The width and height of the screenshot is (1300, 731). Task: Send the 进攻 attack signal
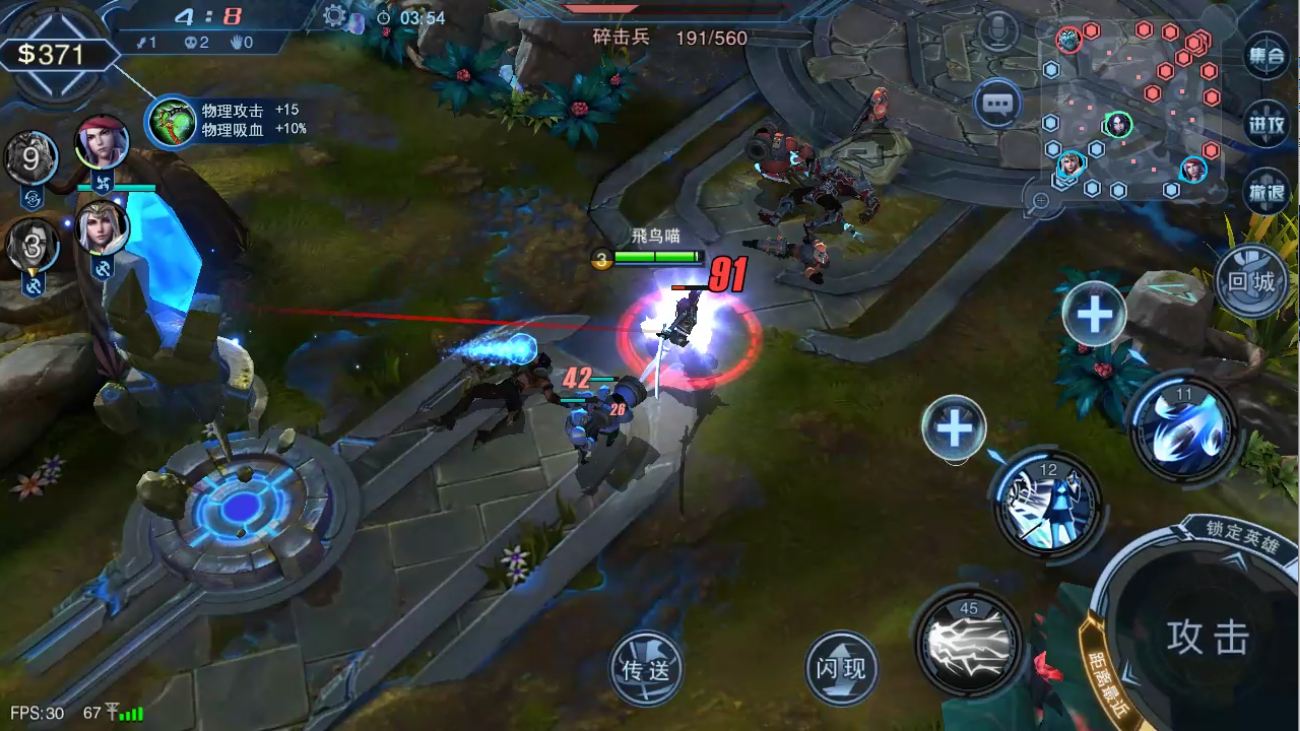(1265, 124)
